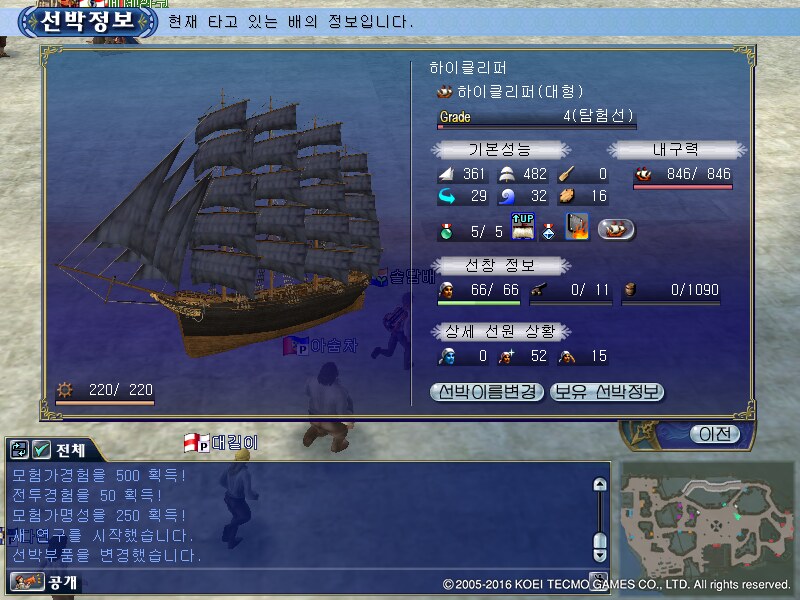
Task: Click the chat log scroll-up arrow
Action: (x=600, y=485)
